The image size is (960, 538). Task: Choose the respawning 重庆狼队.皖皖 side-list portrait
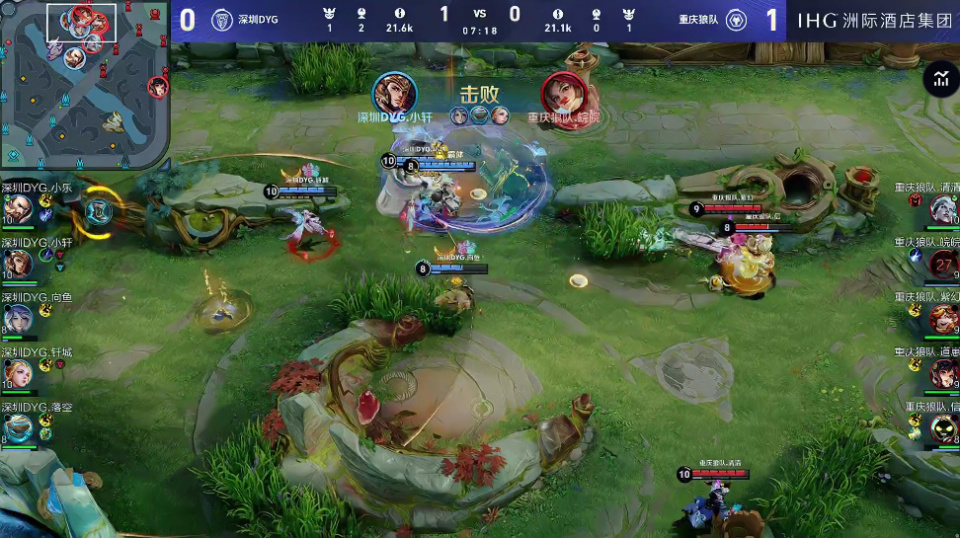(944, 264)
